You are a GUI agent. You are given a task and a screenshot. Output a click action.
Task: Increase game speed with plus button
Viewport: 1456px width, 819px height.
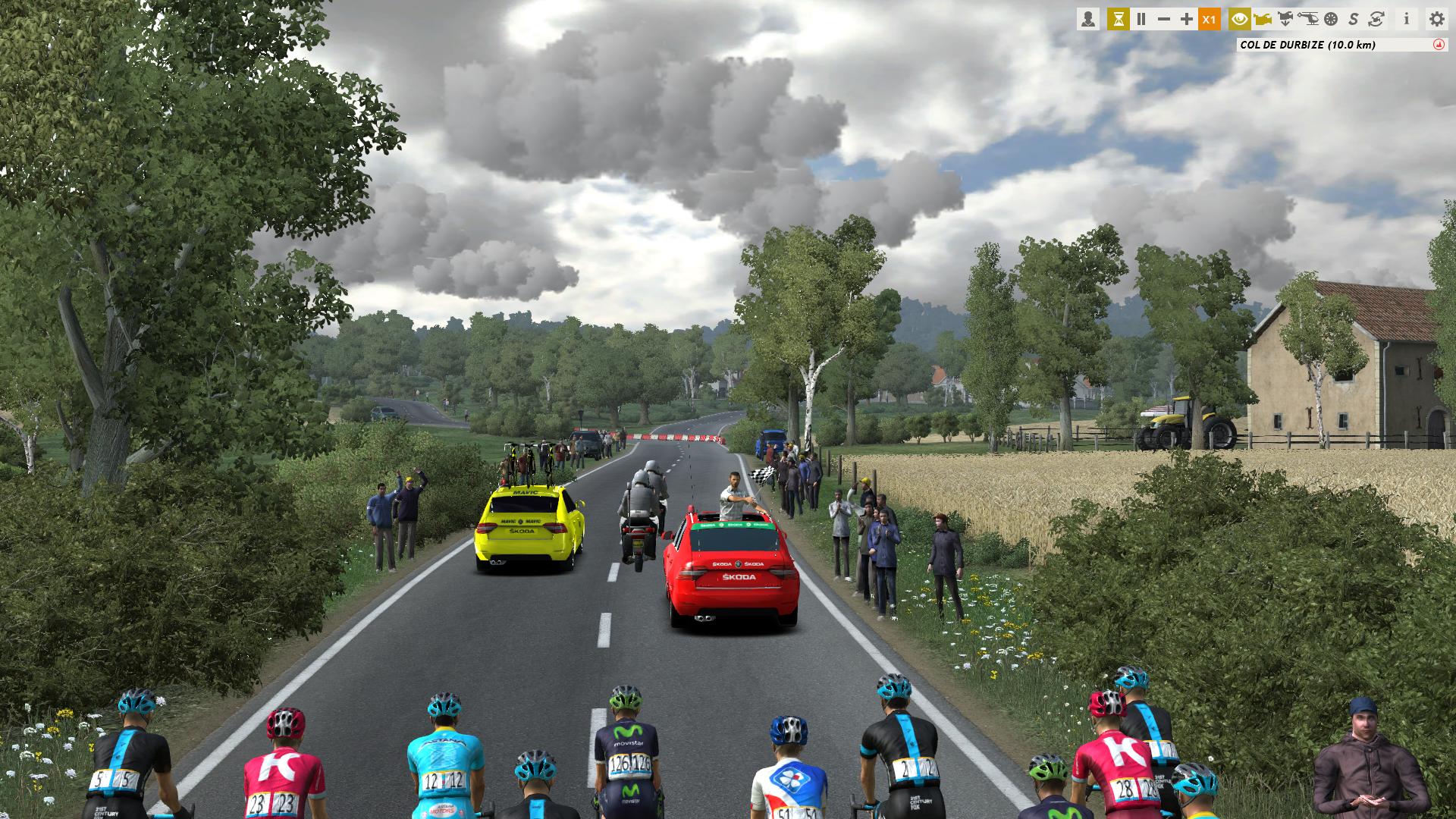click(1187, 20)
